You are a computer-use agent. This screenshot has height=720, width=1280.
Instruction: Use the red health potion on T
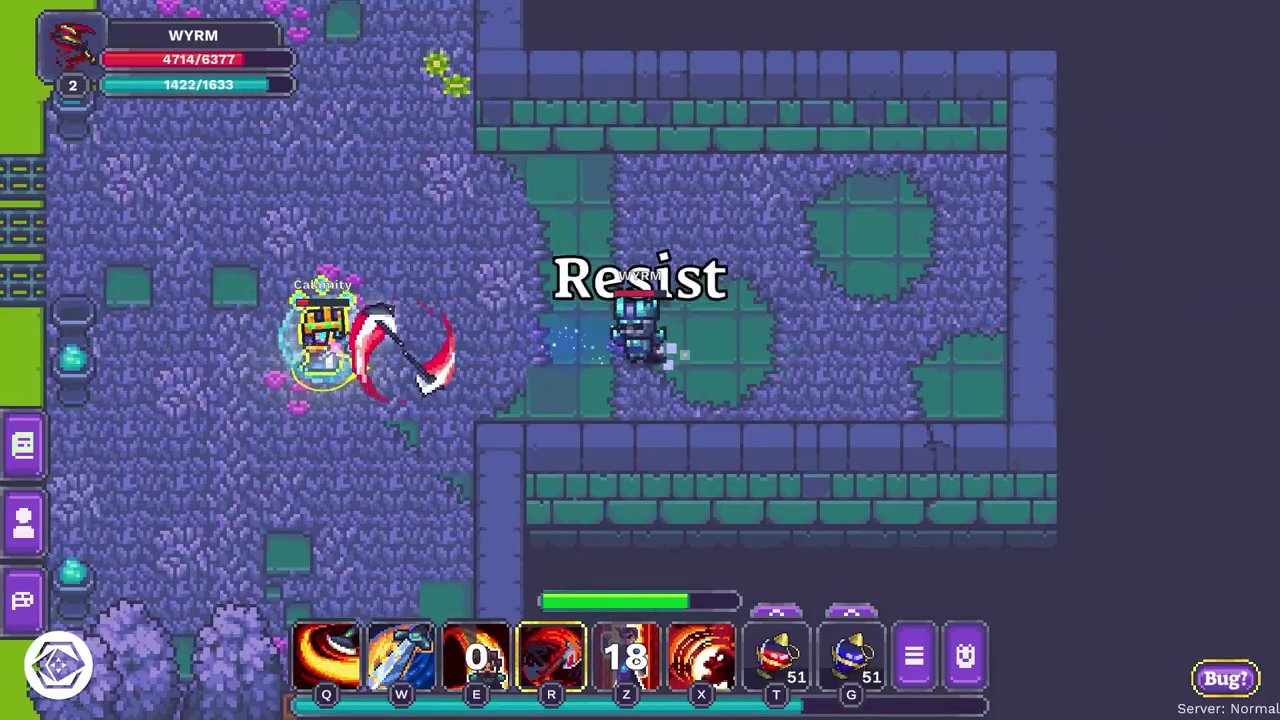[777, 656]
